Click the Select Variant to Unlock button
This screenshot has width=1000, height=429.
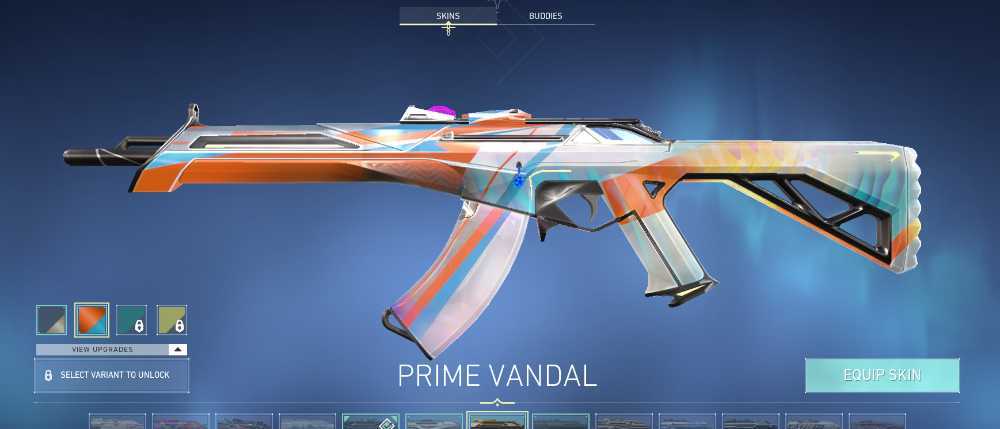tap(111, 375)
